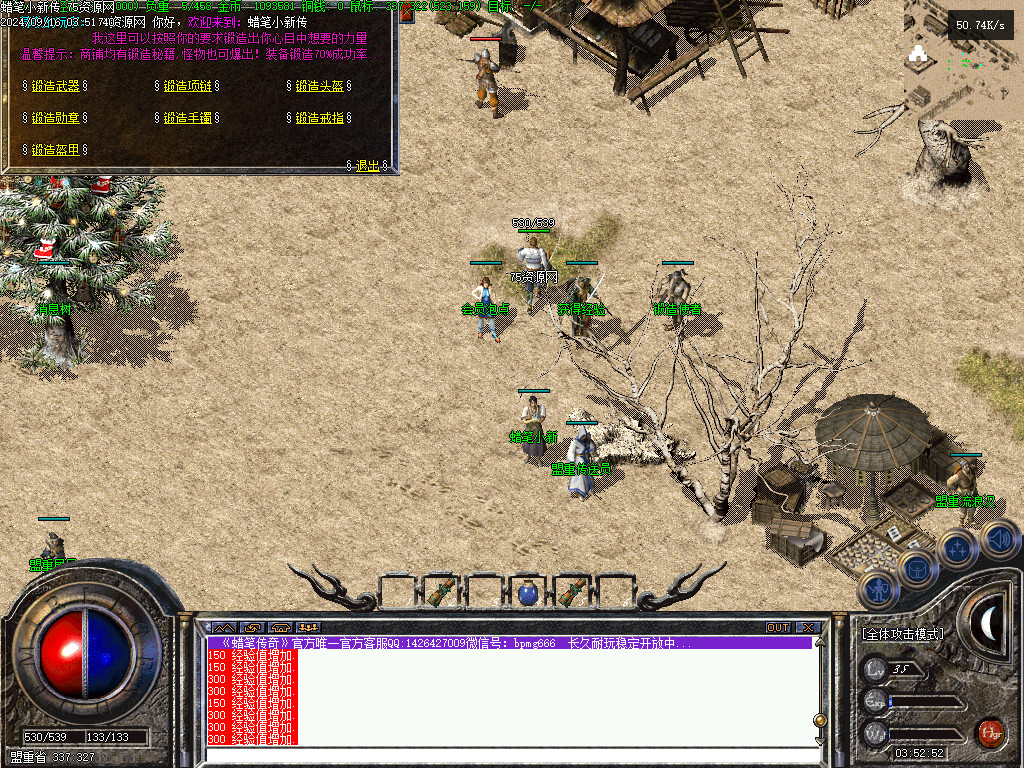Exit the forging dialog via 退出
1024x768 pixels.
[x=367, y=166]
